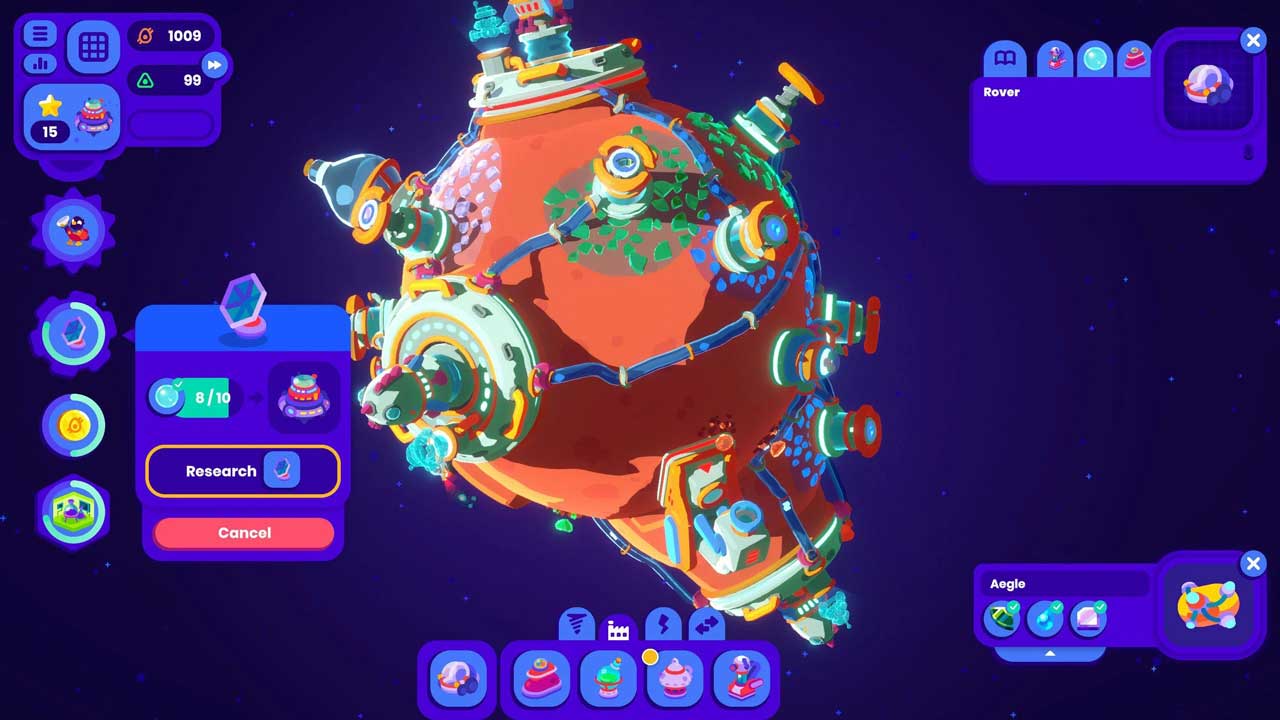Screen dimensions: 1280x720
Task: Click the Research button
Action: pyautogui.click(x=243, y=471)
